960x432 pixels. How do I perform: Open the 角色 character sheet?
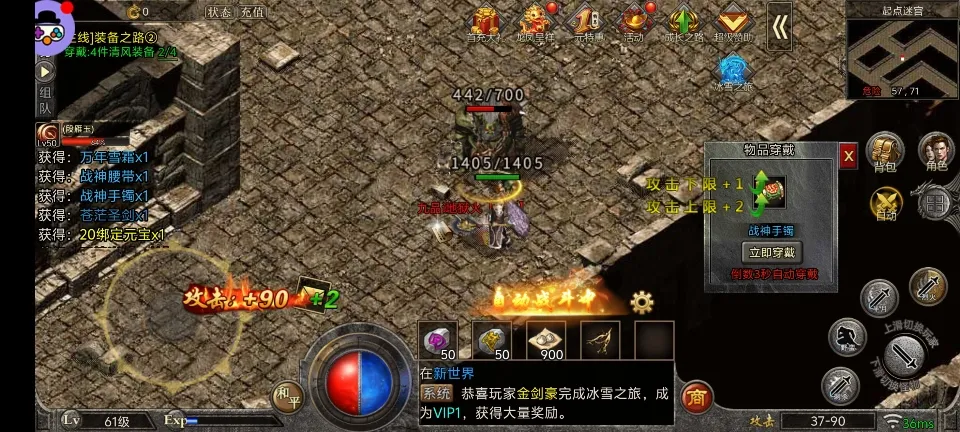click(x=936, y=152)
